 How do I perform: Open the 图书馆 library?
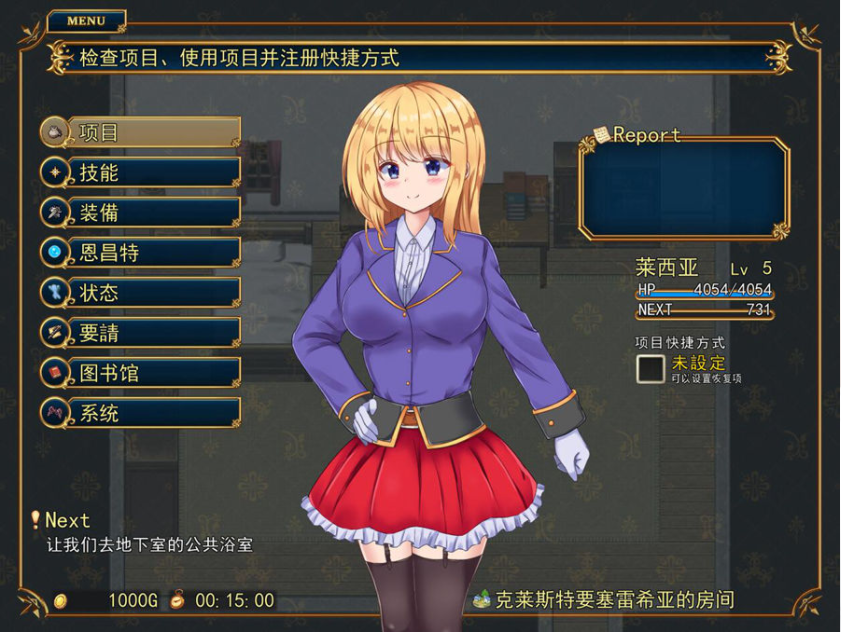[140, 372]
